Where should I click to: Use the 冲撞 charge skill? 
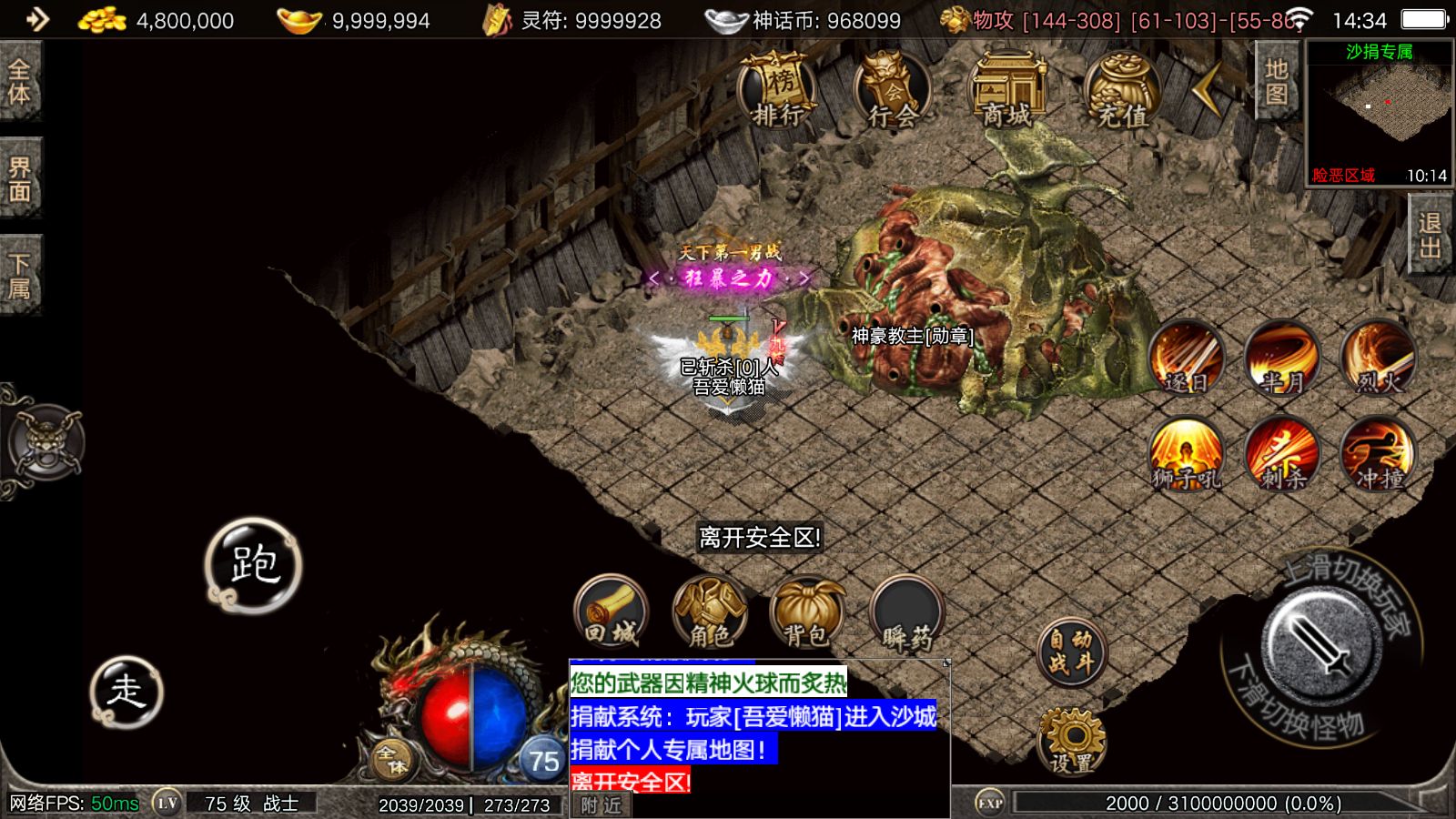click(1379, 454)
